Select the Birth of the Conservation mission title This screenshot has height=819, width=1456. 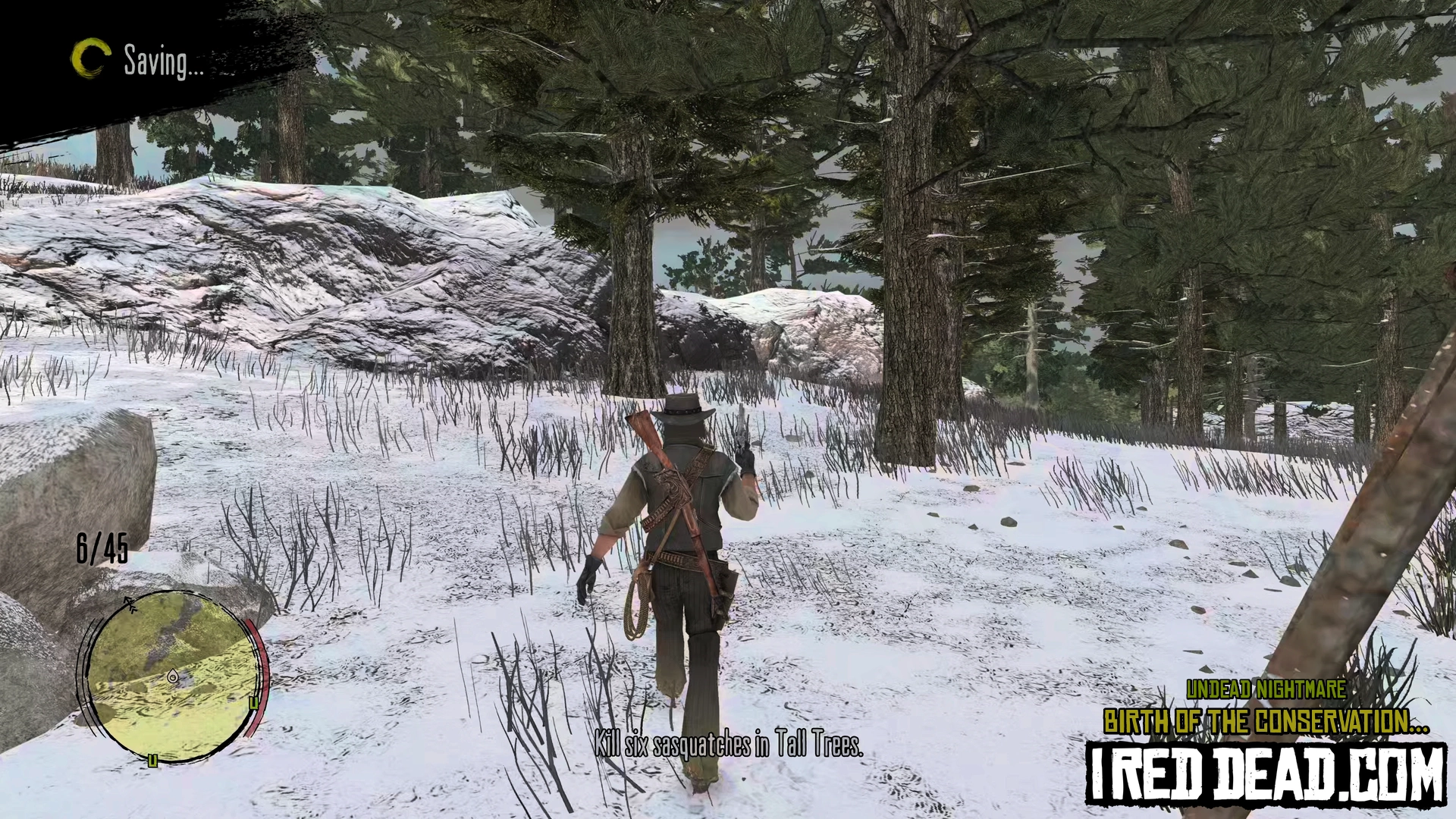click(1266, 722)
